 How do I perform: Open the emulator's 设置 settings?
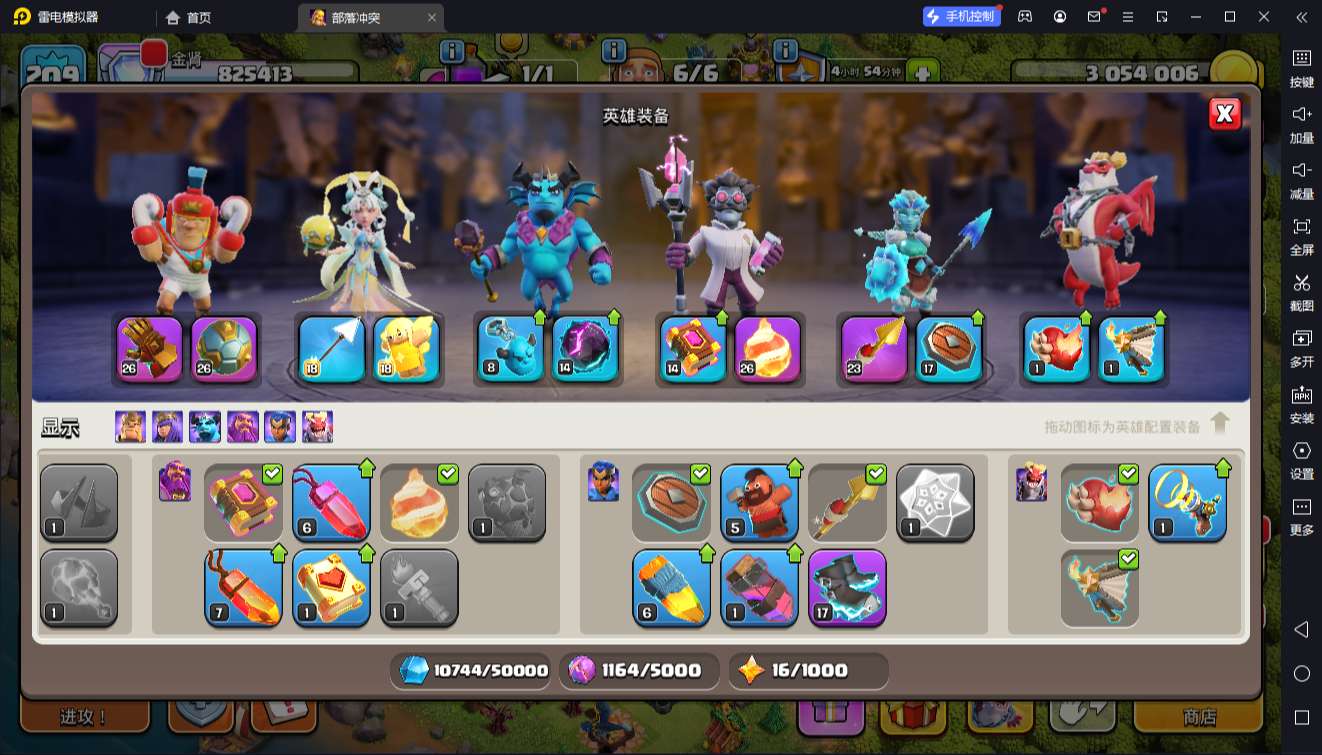[x=1301, y=460]
